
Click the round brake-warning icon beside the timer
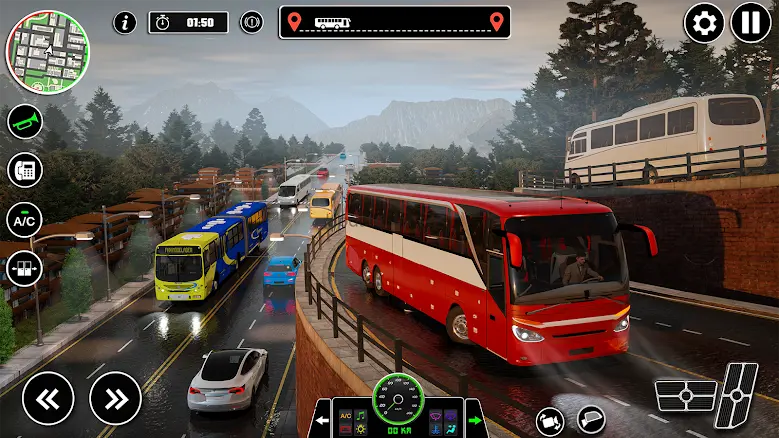pos(251,22)
